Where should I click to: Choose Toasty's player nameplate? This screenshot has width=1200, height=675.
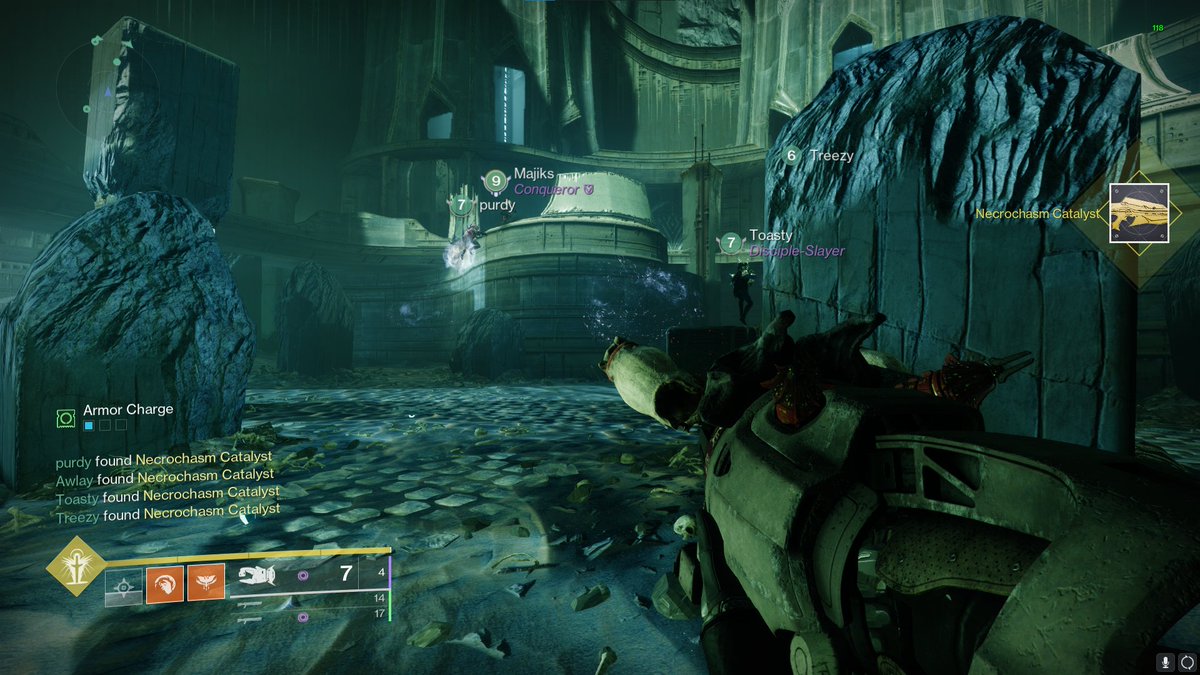point(770,236)
